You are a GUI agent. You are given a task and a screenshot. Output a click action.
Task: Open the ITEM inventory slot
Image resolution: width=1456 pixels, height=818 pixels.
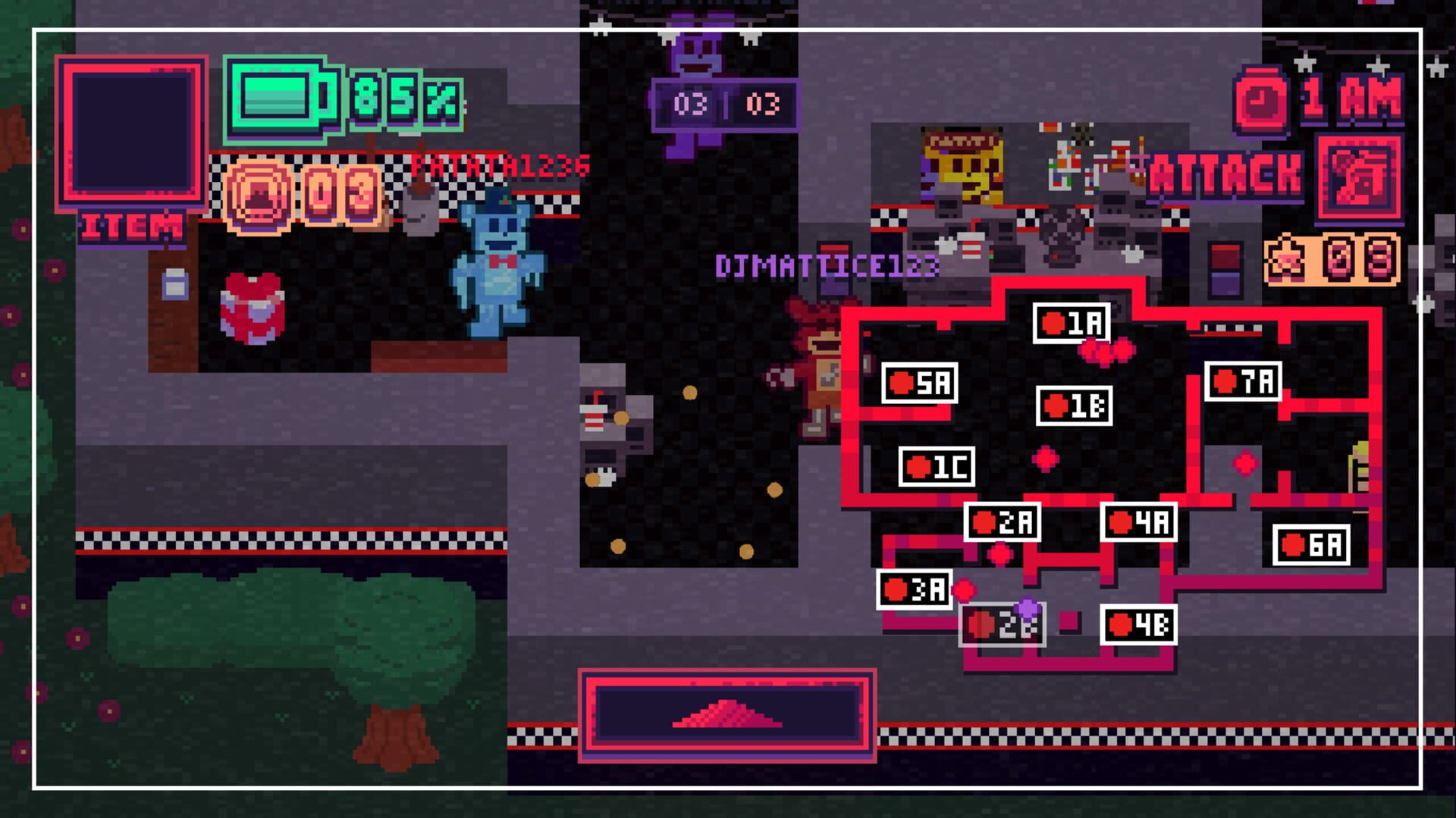click(x=133, y=130)
